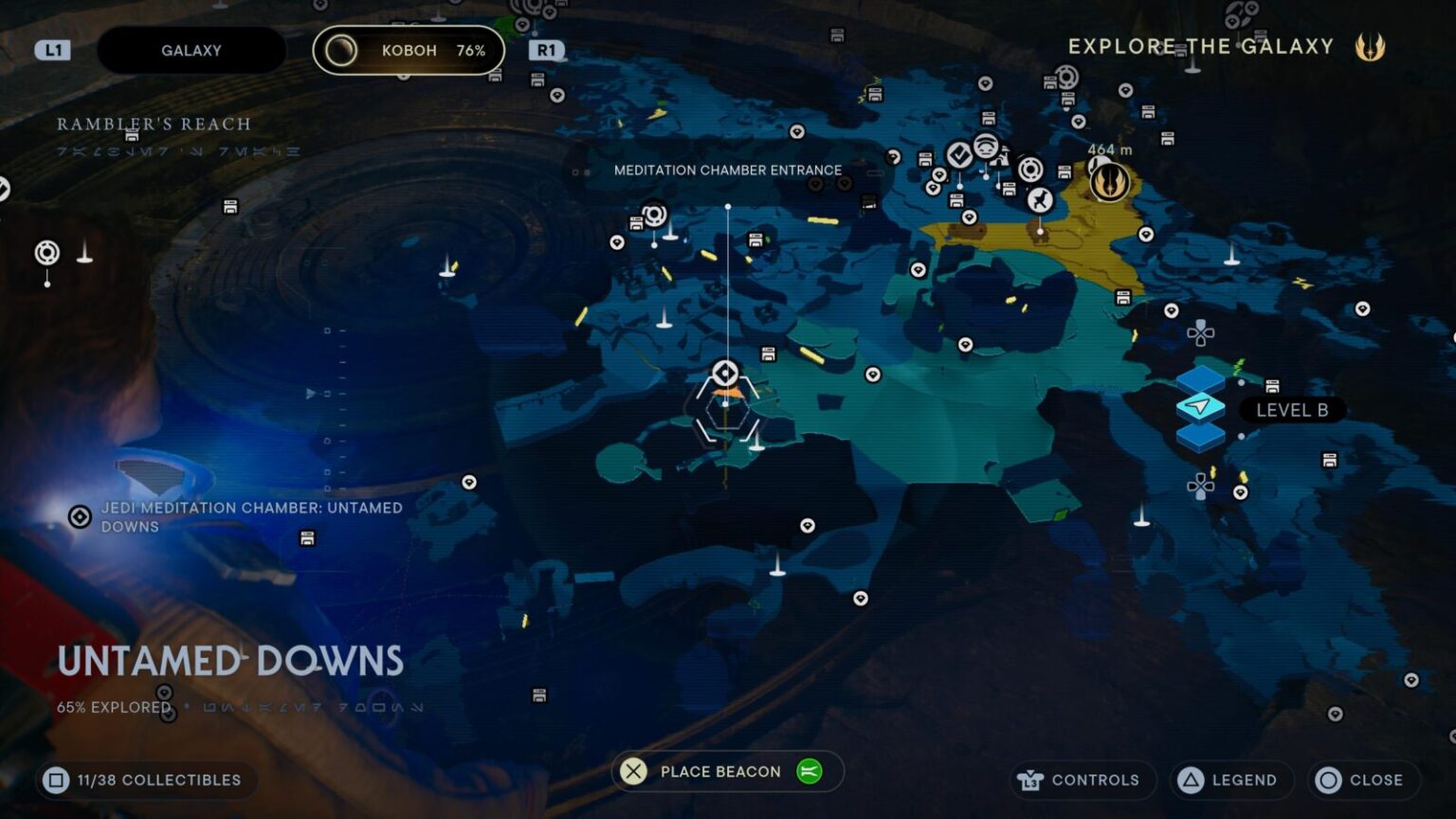Click the Jedi Meditation Chamber: Untamed Downs label
The width and height of the screenshot is (1456, 819).
point(251,518)
